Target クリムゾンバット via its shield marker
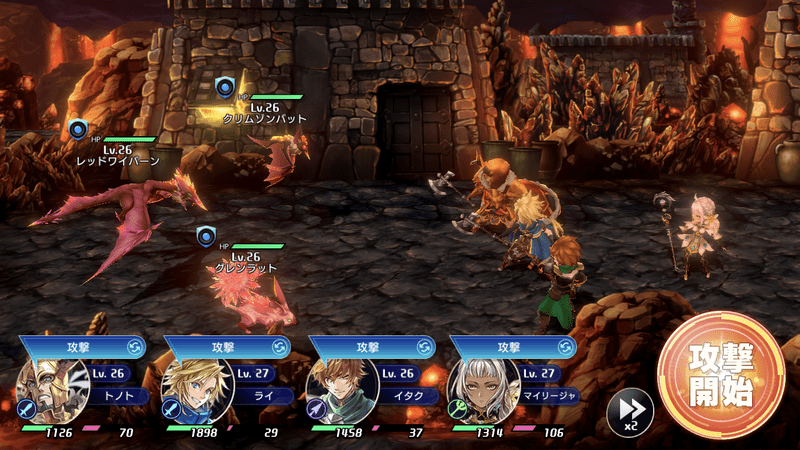The width and height of the screenshot is (800, 450). pyautogui.click(x=225, y=87)
